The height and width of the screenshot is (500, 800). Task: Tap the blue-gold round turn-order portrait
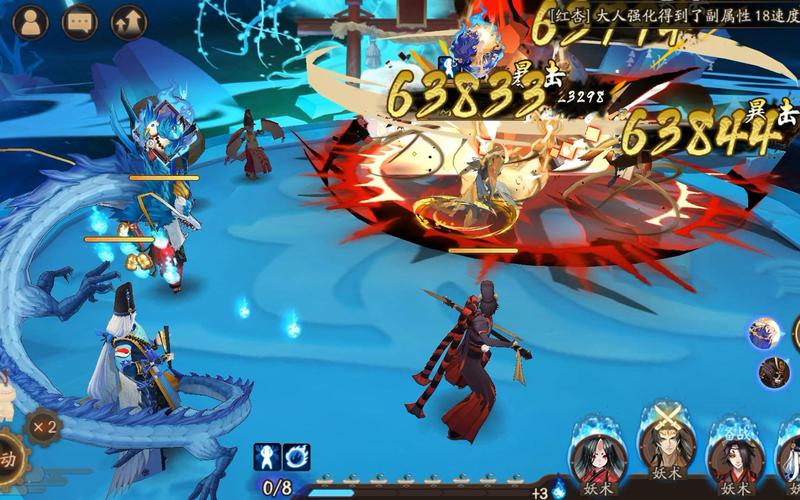point(764,333)
